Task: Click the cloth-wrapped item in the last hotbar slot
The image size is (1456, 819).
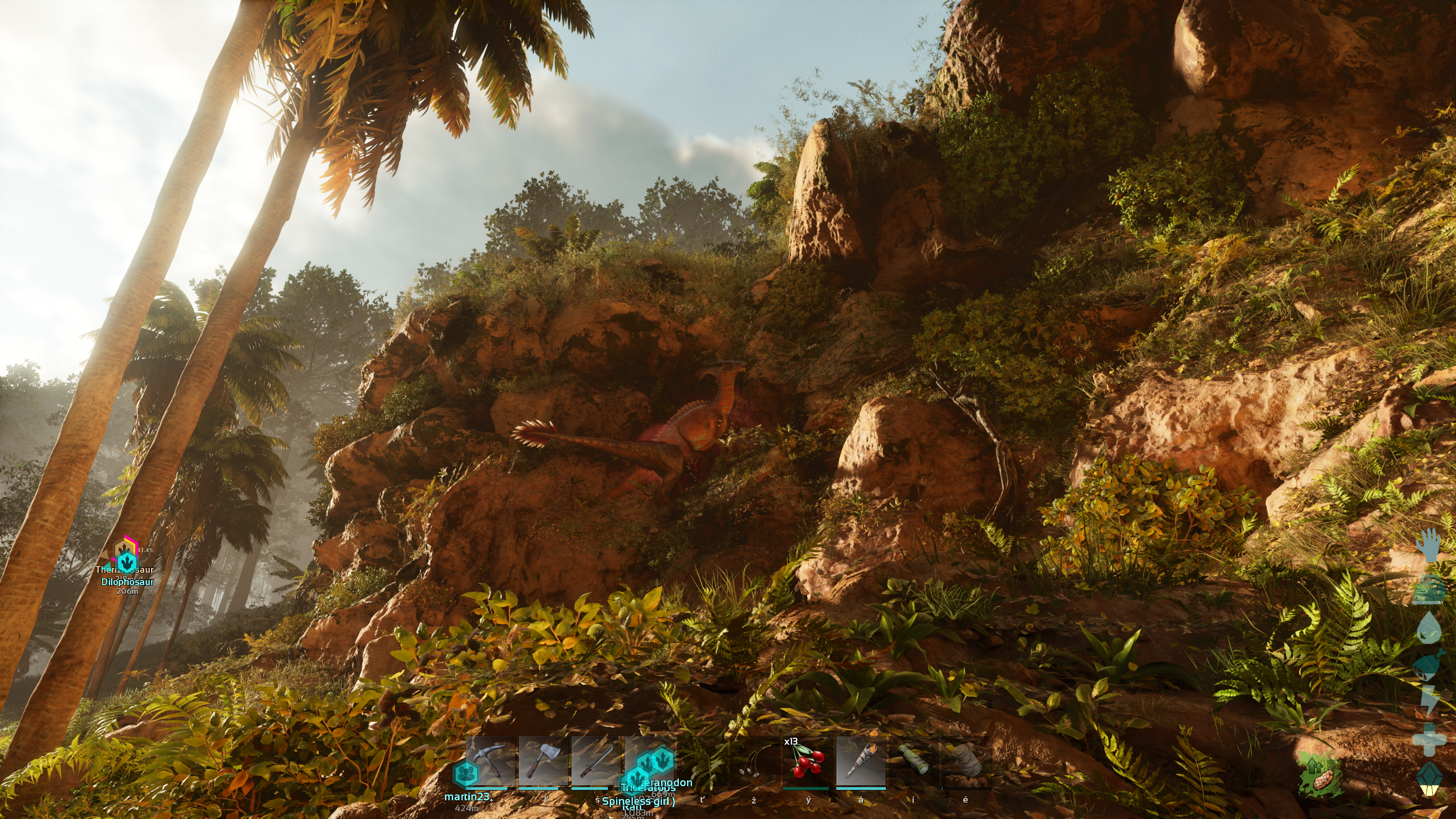Action: click(x=965, y=761)
